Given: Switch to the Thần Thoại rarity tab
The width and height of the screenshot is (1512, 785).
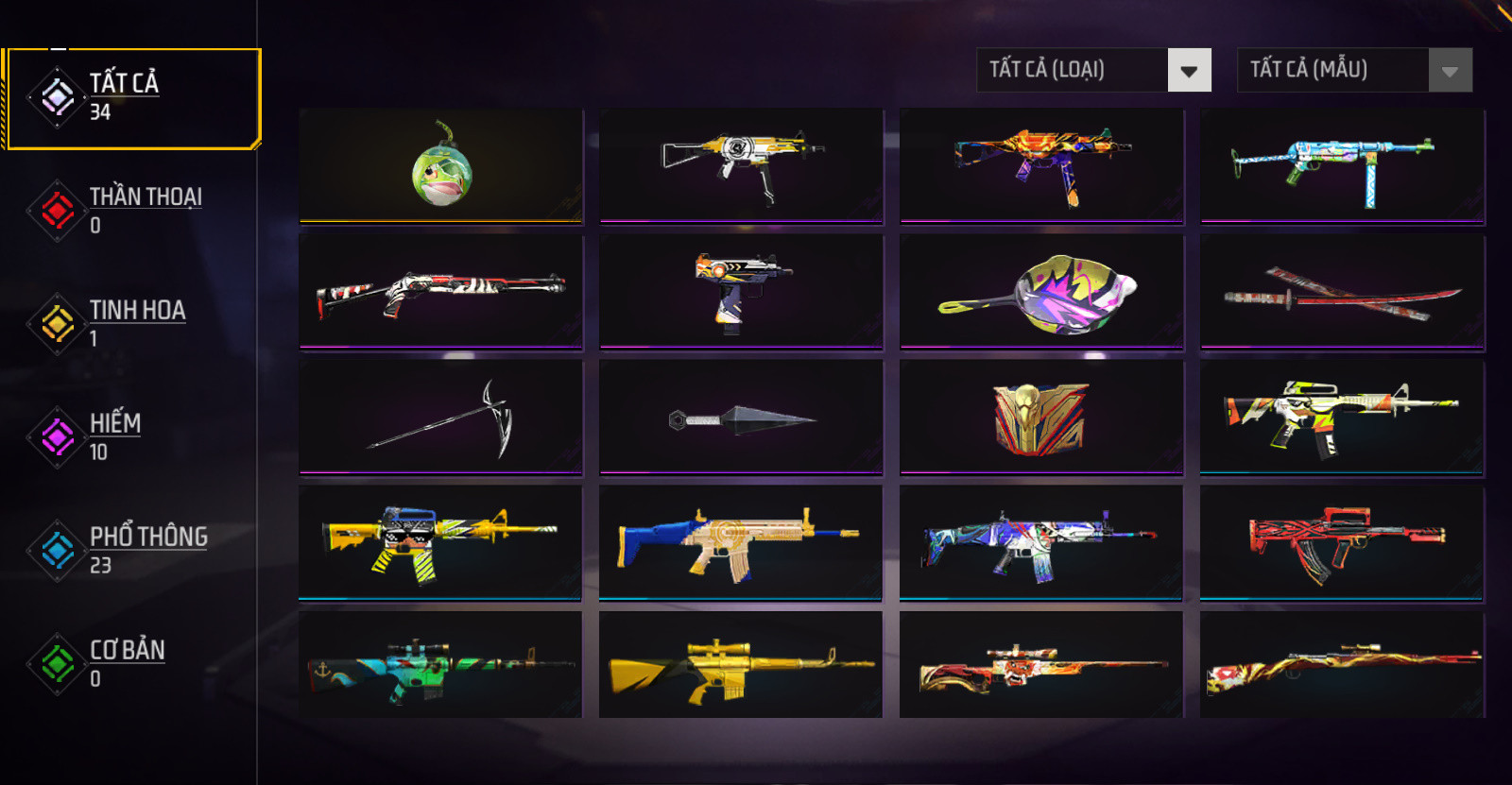Looking at the screenshot, I should (x=130, y=210).
